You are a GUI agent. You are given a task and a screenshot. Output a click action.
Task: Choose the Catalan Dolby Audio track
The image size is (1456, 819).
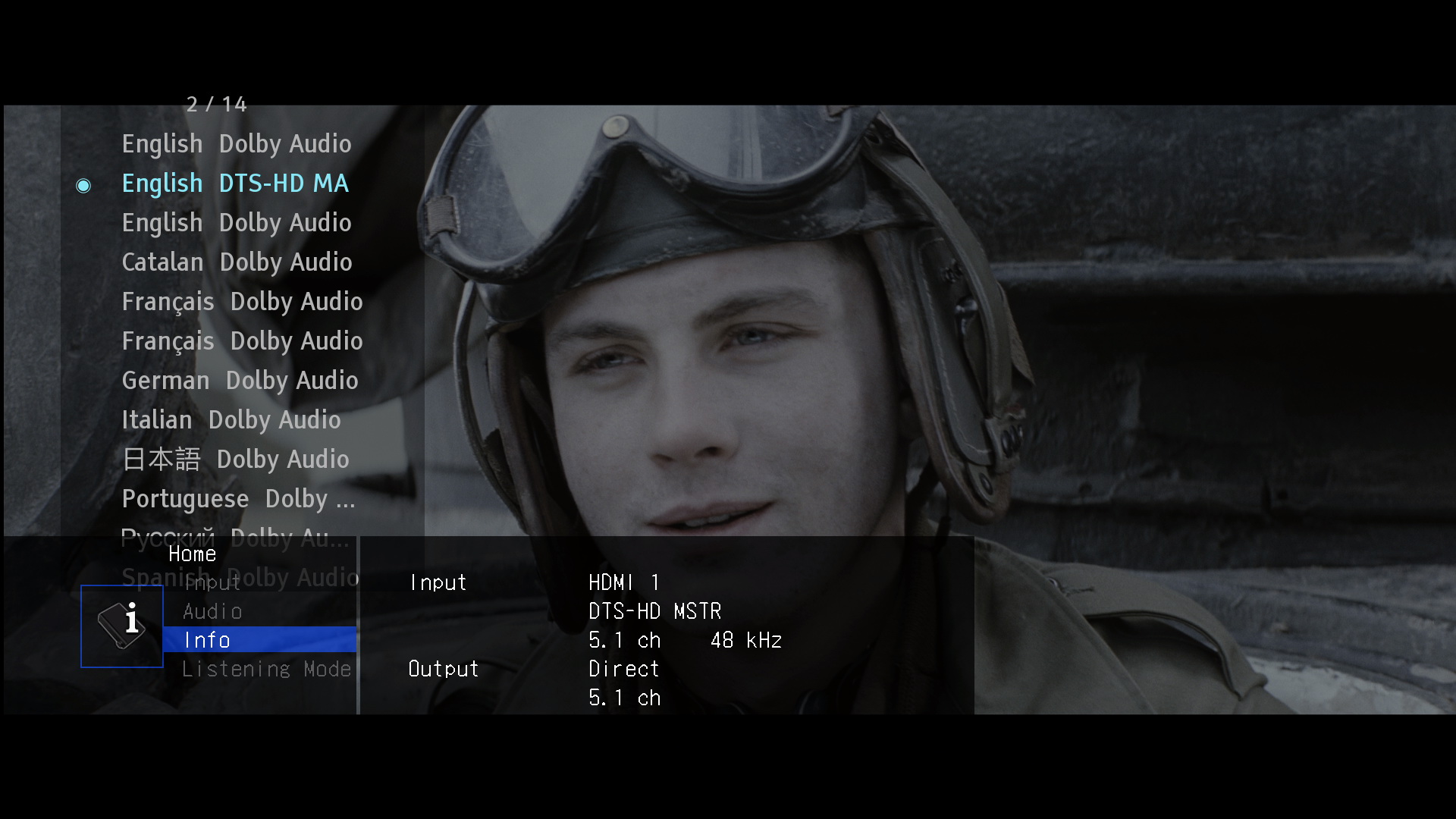pyautogui.click(x=237, y=262)
